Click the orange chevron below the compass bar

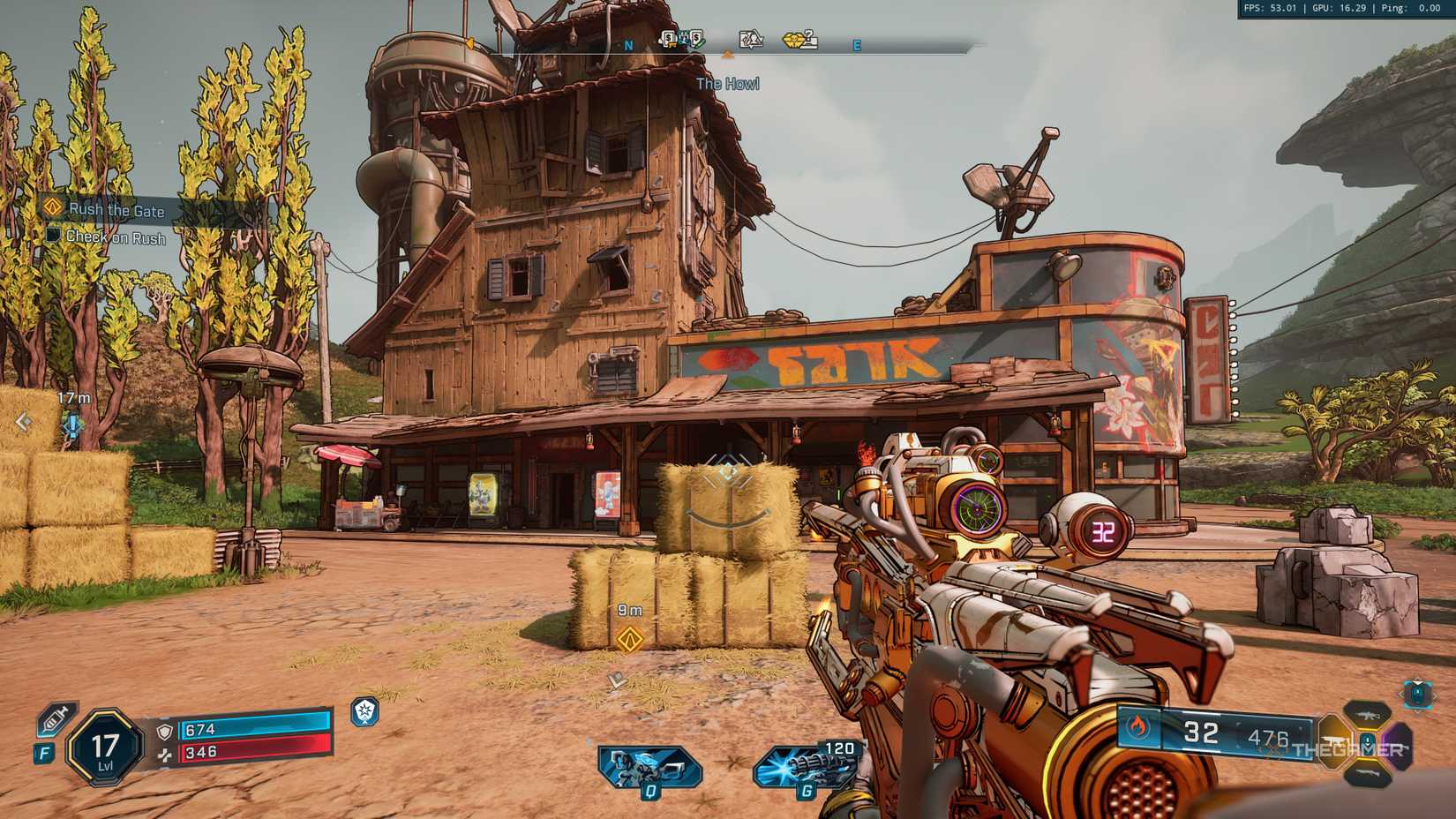click(728, 55)
